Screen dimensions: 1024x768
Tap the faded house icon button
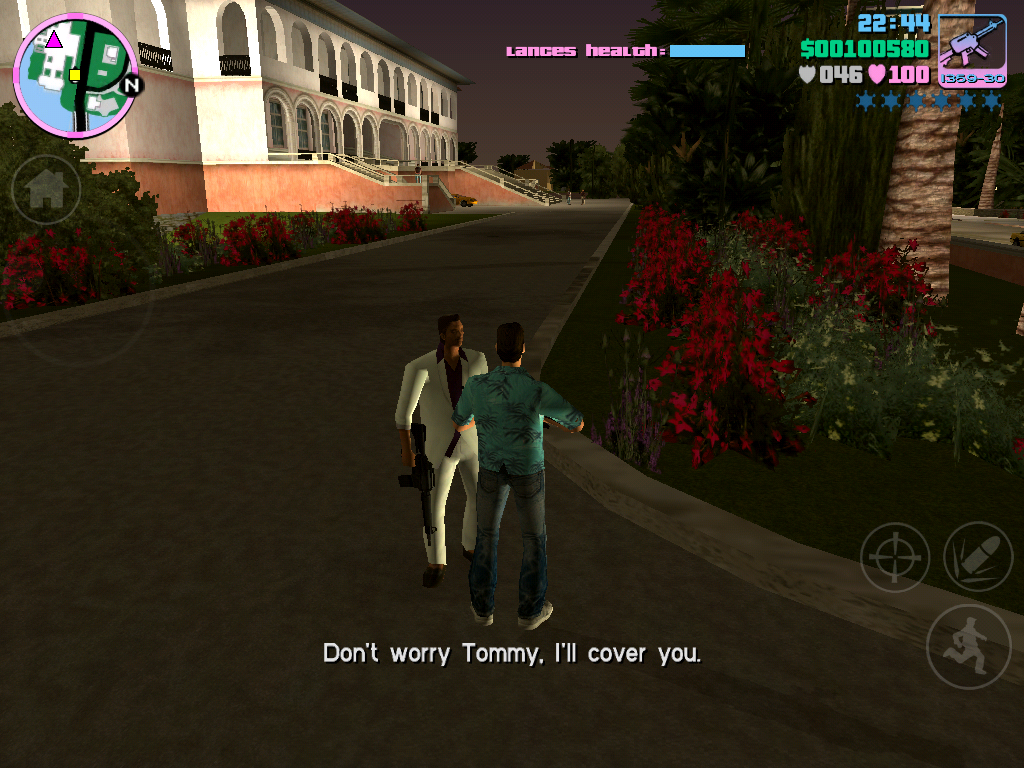pos(46,190)
